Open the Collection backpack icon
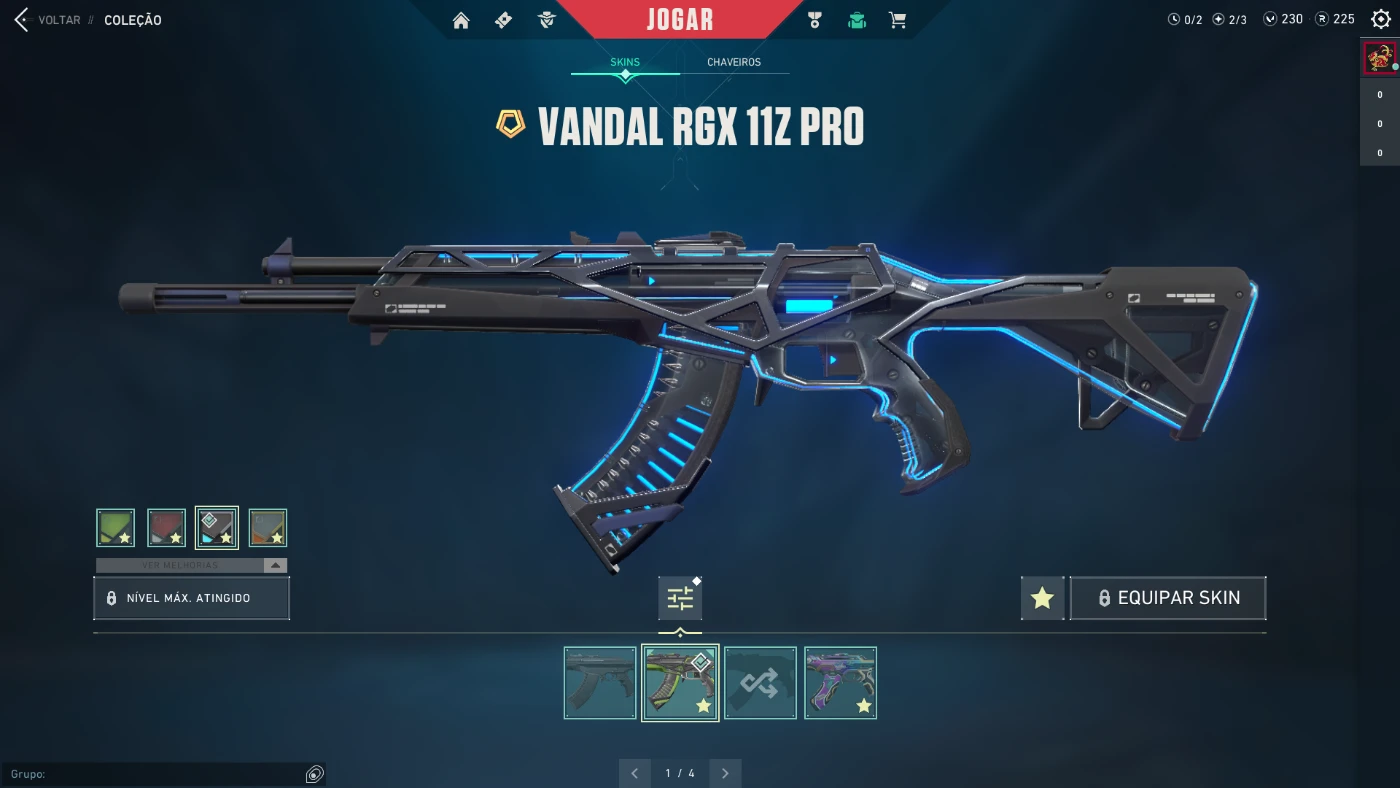This screenshot has height=788, width=1400. [856, 19]
